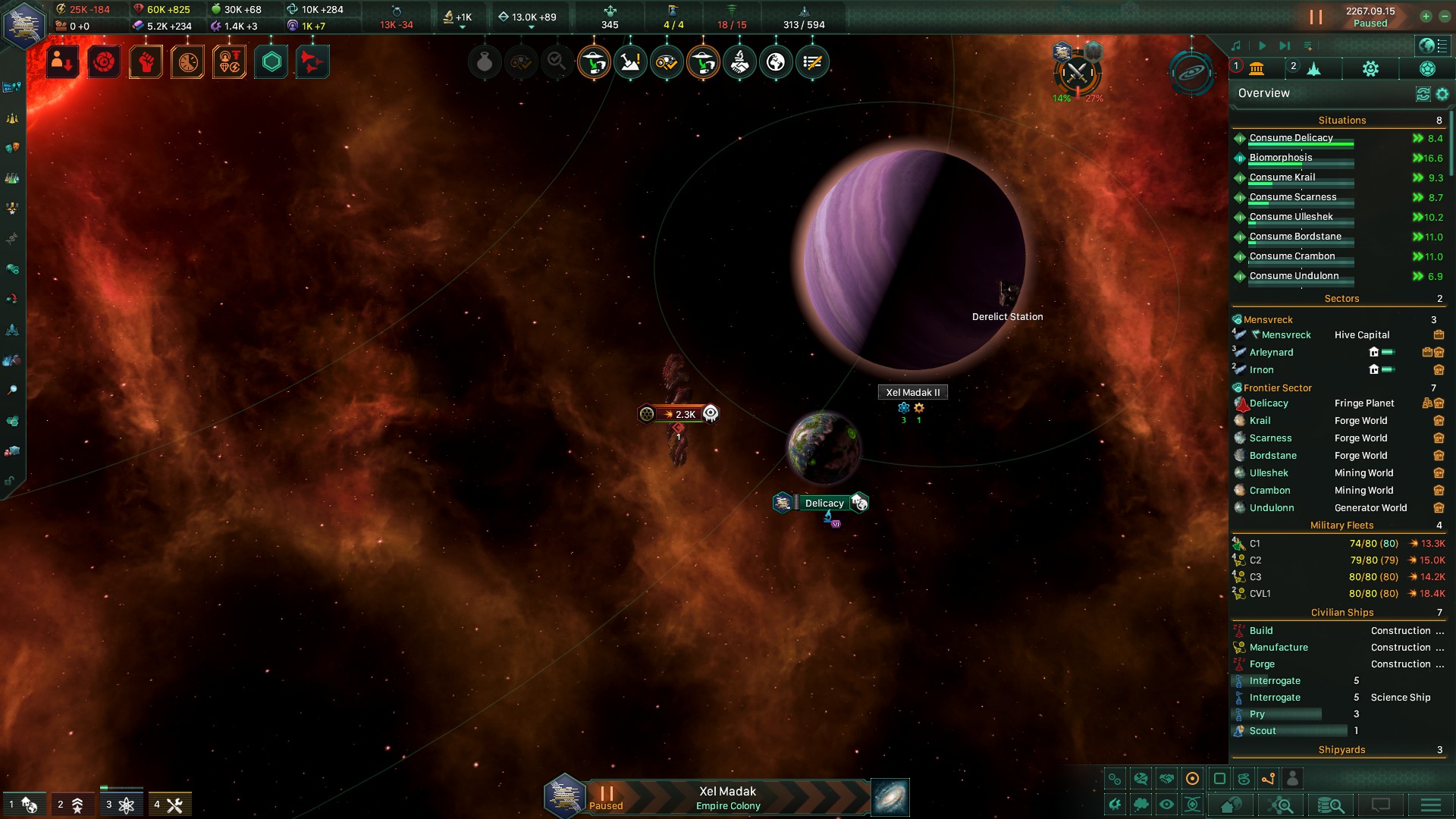Screen dimensions: 1456x819
Task: Toggle the pause button near the date
Action: click(1316, 17)
